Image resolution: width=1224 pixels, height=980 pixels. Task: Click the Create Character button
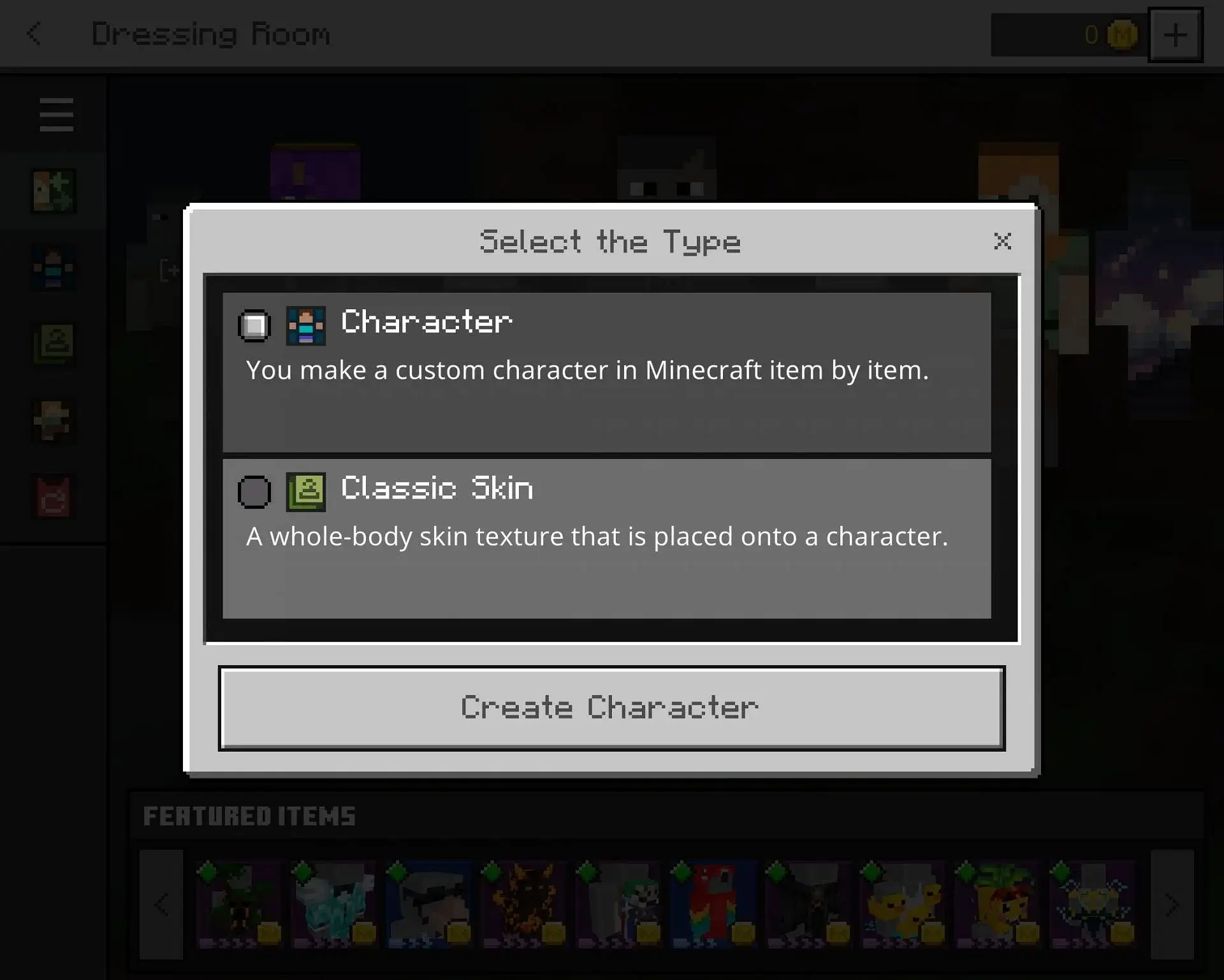point(611,708)
